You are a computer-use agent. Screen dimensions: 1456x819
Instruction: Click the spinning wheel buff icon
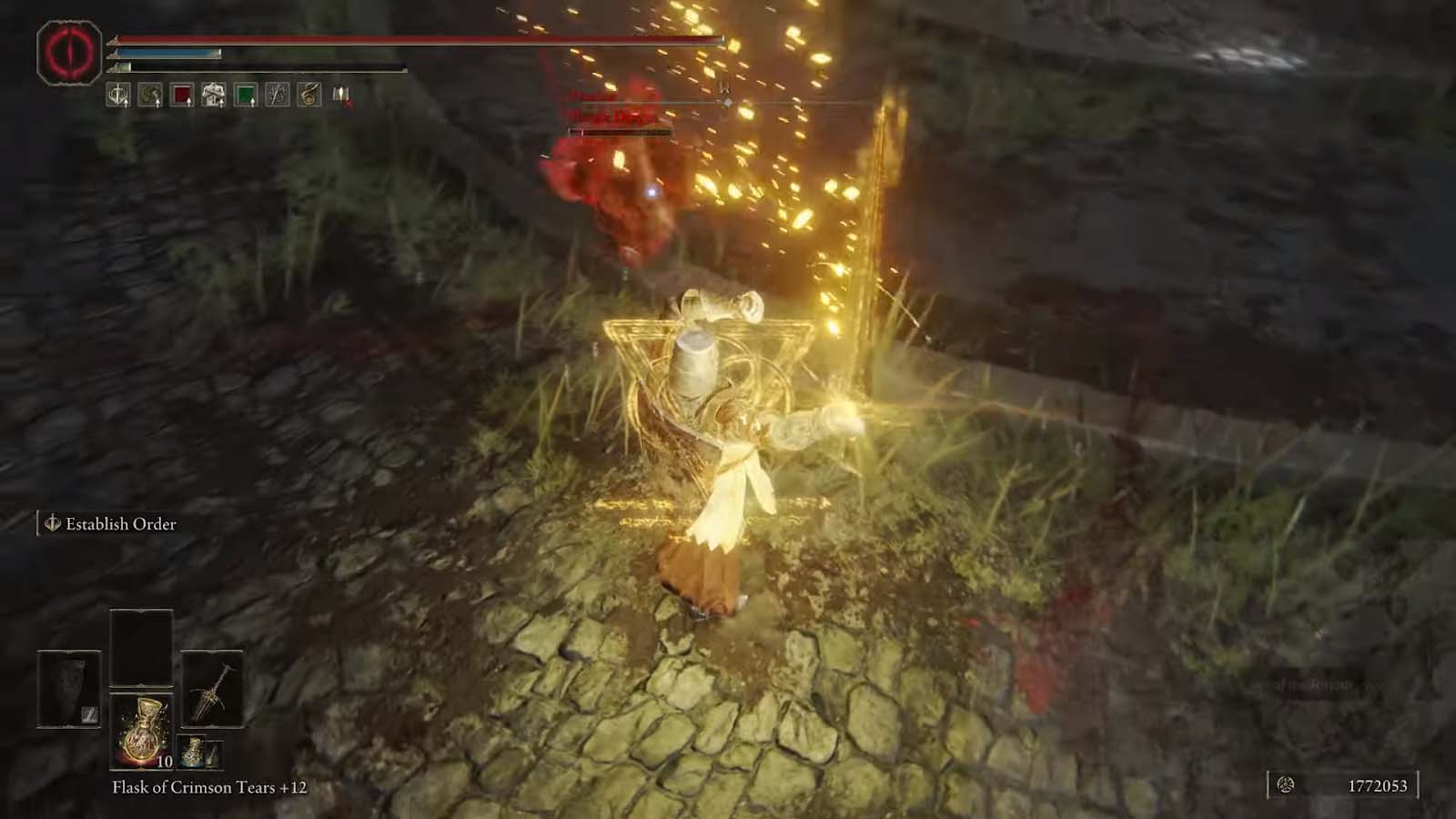[x=147, y=94]
